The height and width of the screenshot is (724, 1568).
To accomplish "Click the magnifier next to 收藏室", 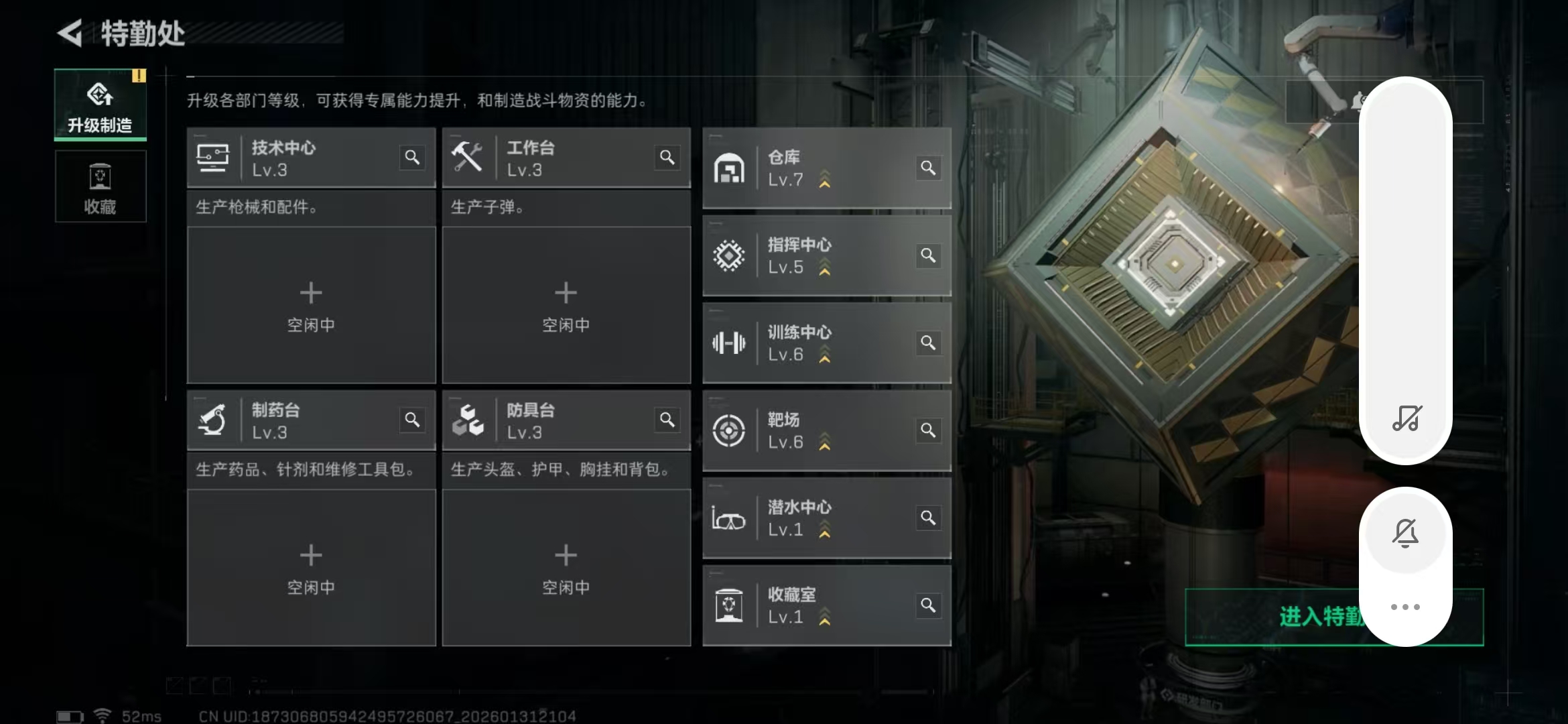I will pos(929,604).
